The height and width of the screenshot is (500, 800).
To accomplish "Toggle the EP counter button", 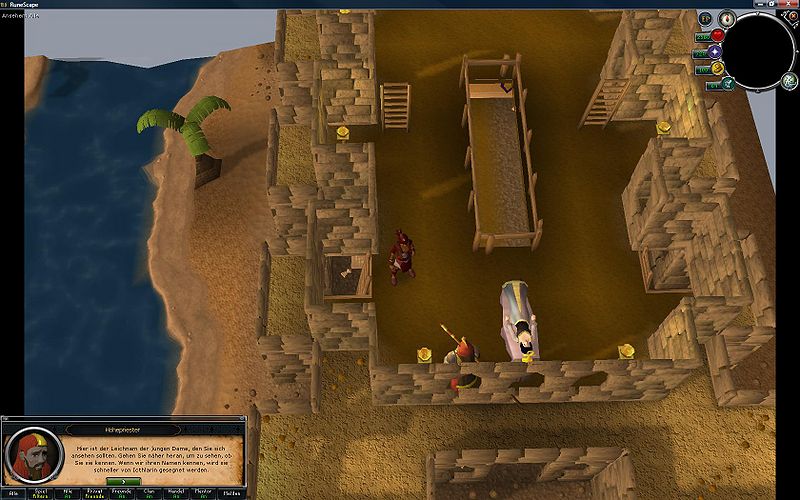I will tap(705, 18).
